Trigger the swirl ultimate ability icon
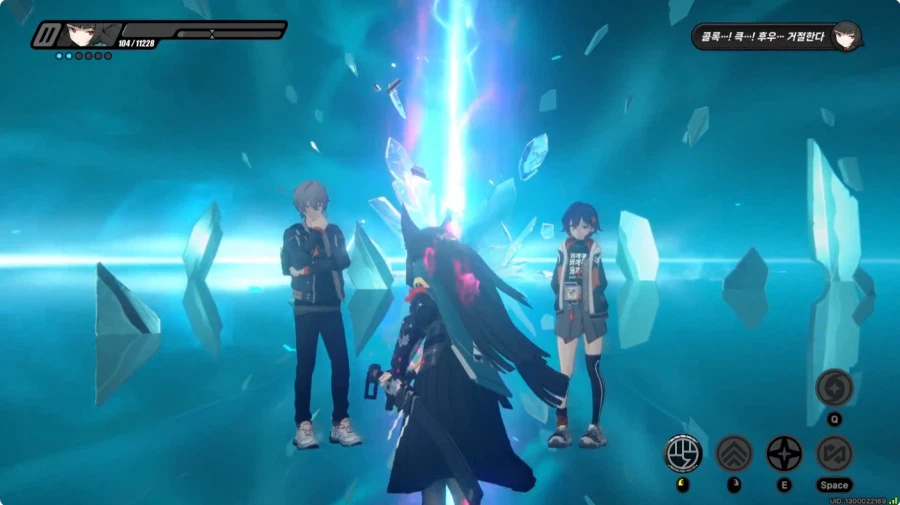This screenshot has height=505, width=900. click(834, 388)
